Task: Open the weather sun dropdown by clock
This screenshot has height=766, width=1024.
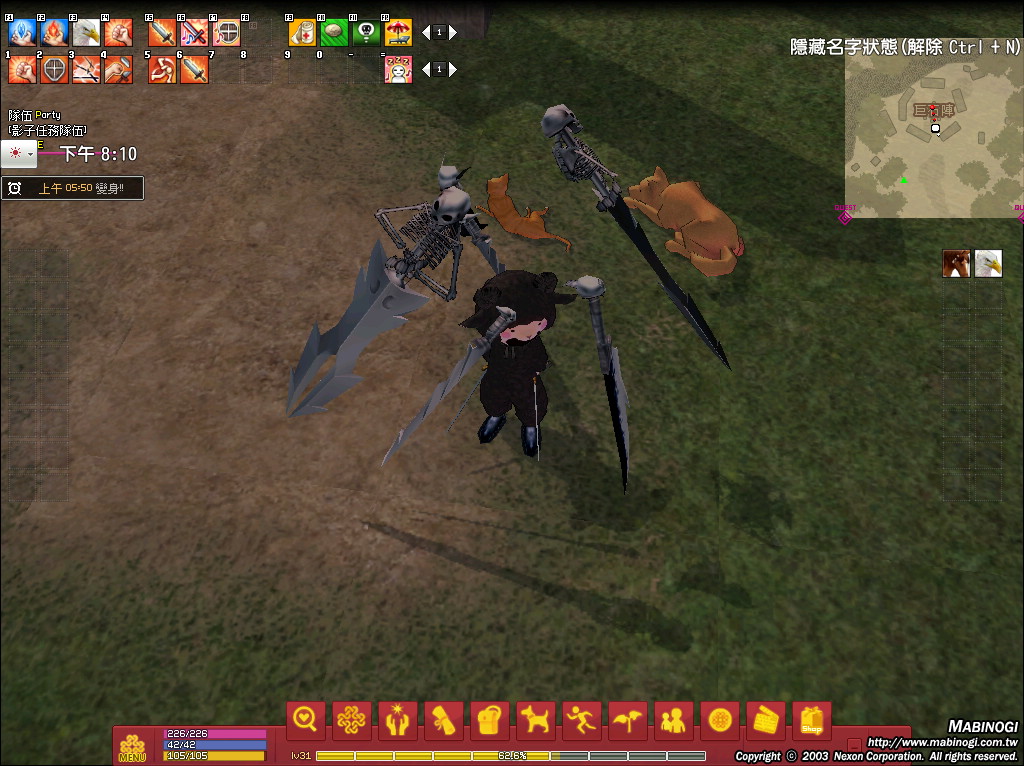Action: 19,154
